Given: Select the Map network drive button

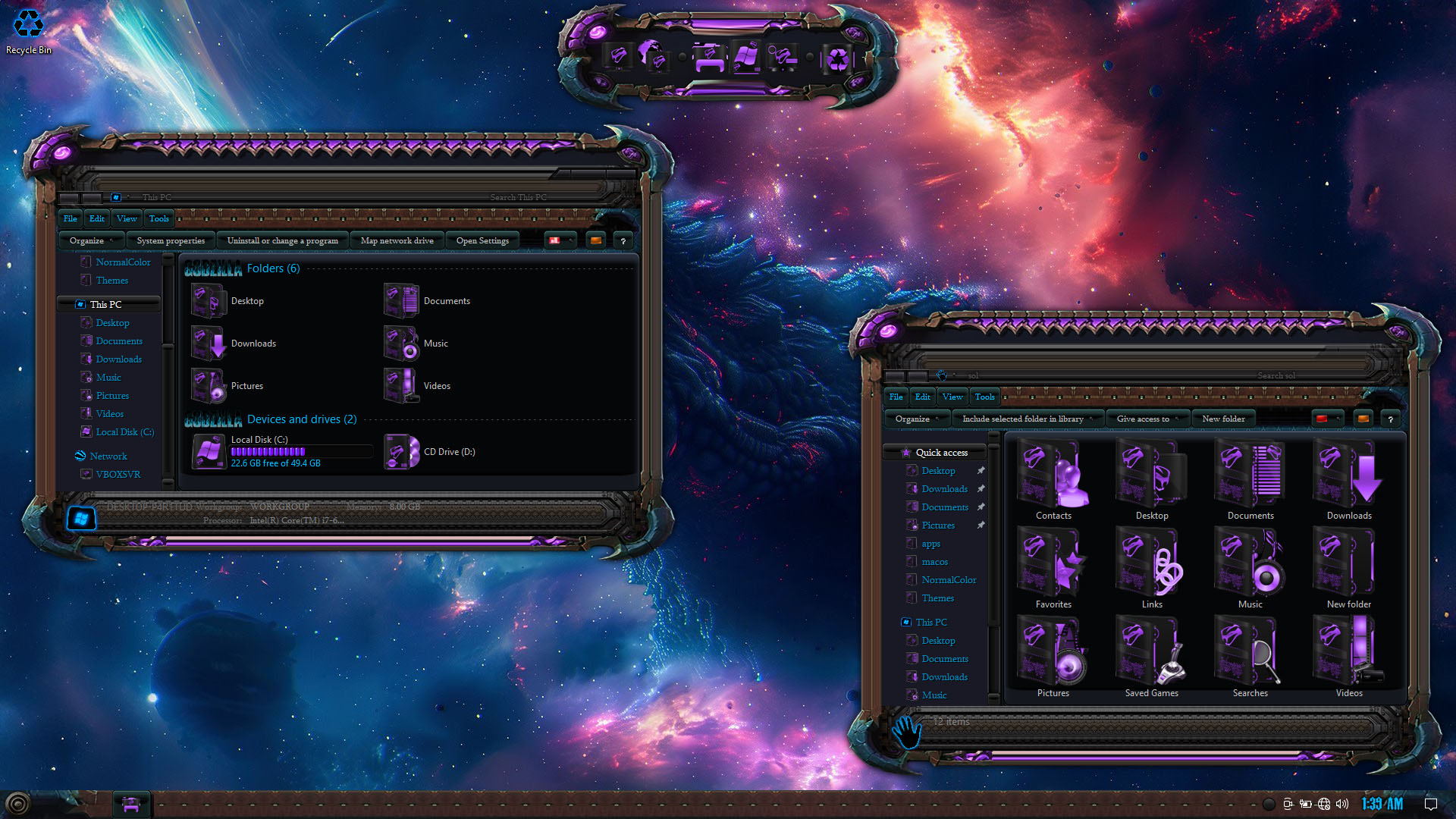Looking at the screenshot, I should [x=397, y=241].
